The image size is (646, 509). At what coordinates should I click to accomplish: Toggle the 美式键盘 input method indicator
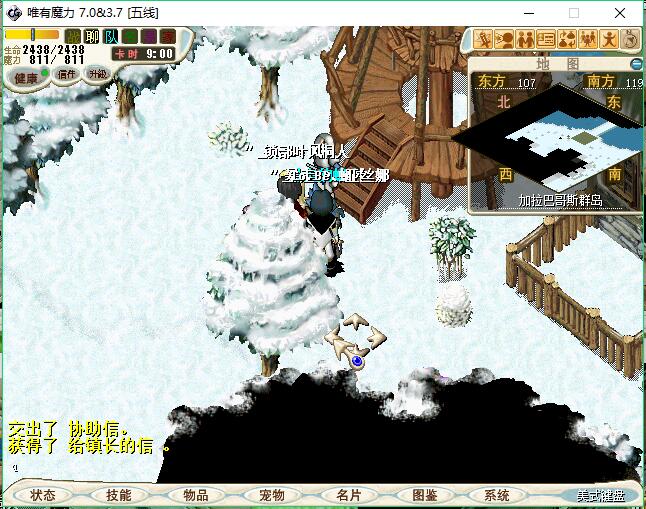(x=600, y=496)
